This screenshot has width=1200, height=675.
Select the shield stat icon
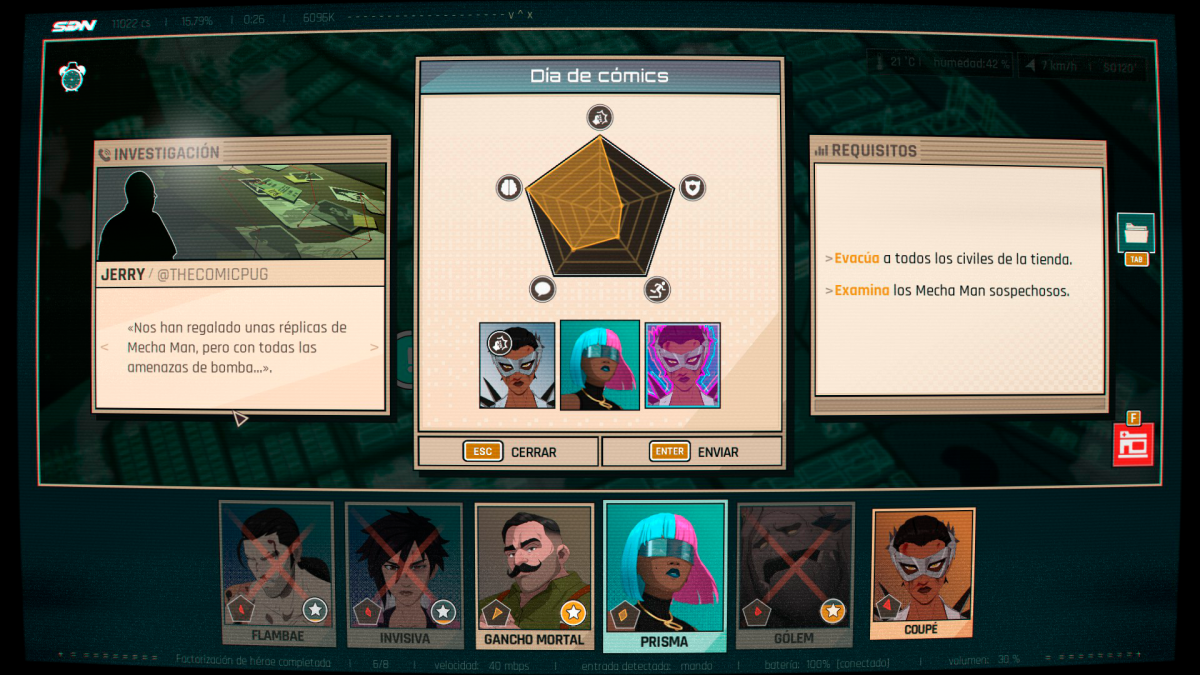[x=692, y=187]
